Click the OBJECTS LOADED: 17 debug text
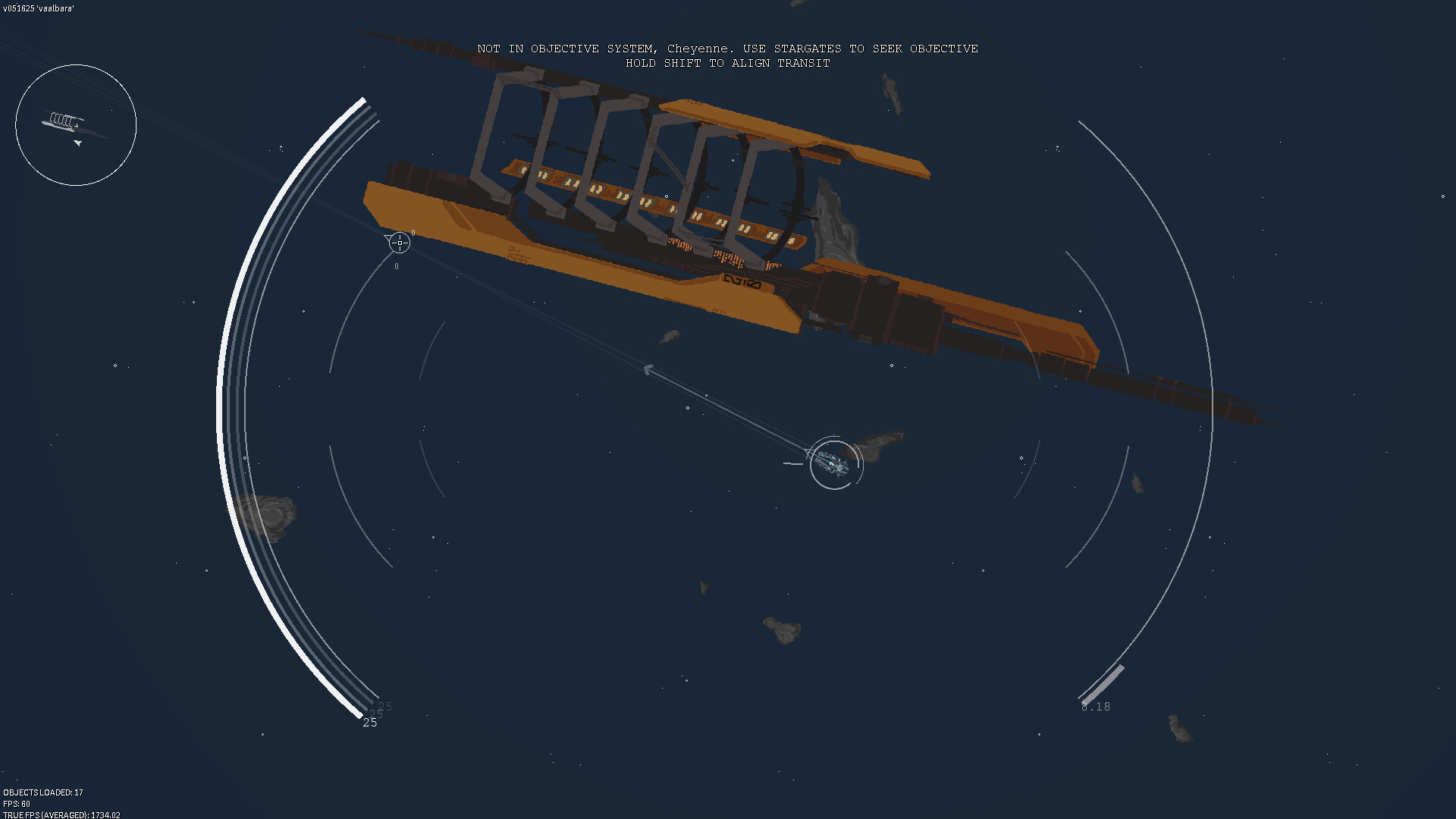This screenshot has width=1456, height=819. [x=42, y=791]
